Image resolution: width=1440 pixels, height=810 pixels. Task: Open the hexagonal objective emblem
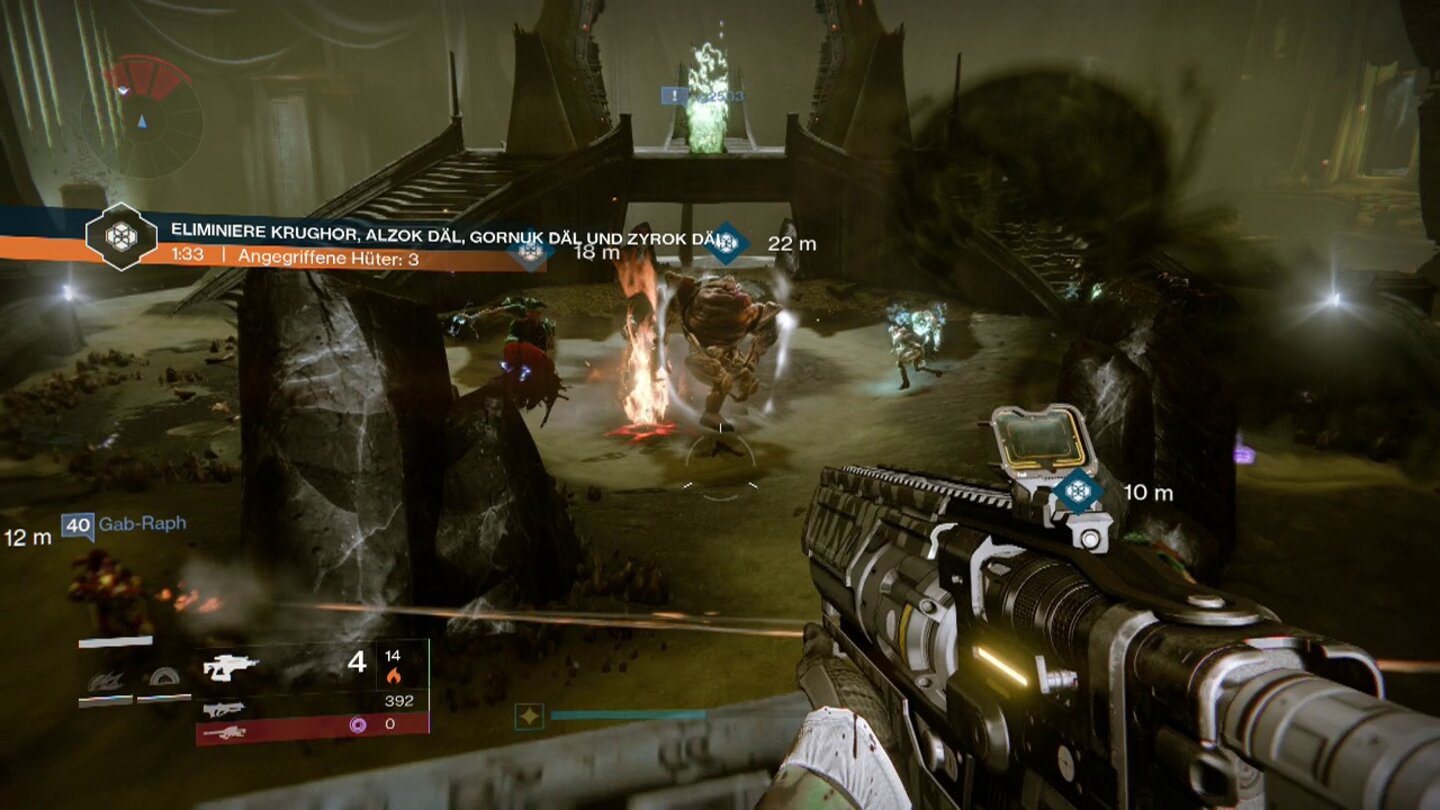(120, 238)
